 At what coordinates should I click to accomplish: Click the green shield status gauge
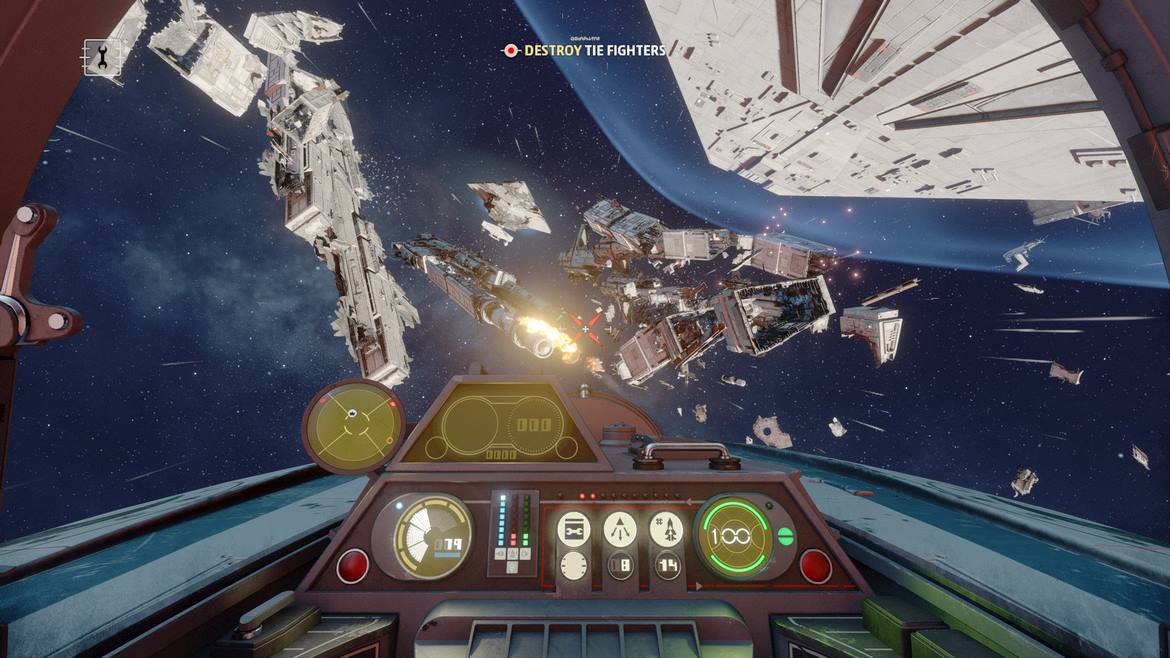coord(733,535)
